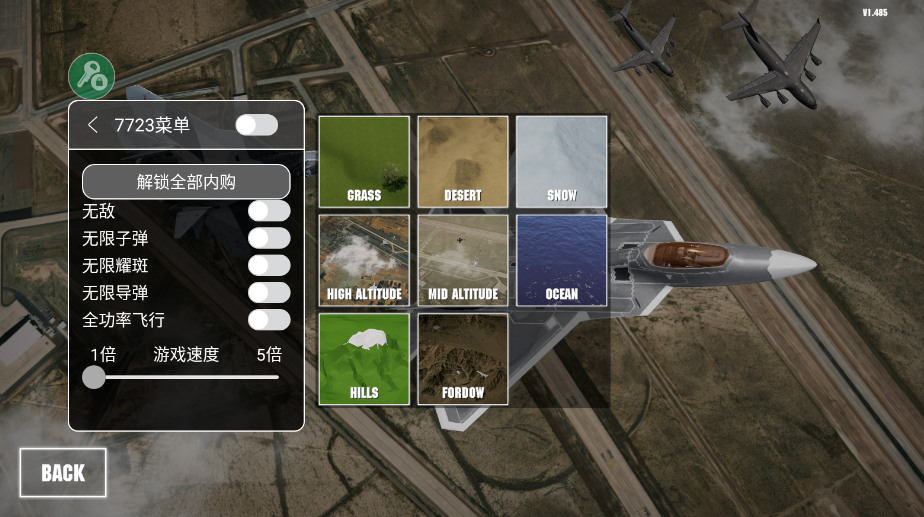924x517 pixels.
Task: Toggle the 7723菜单 header switch
Action: tap(256, 125)
